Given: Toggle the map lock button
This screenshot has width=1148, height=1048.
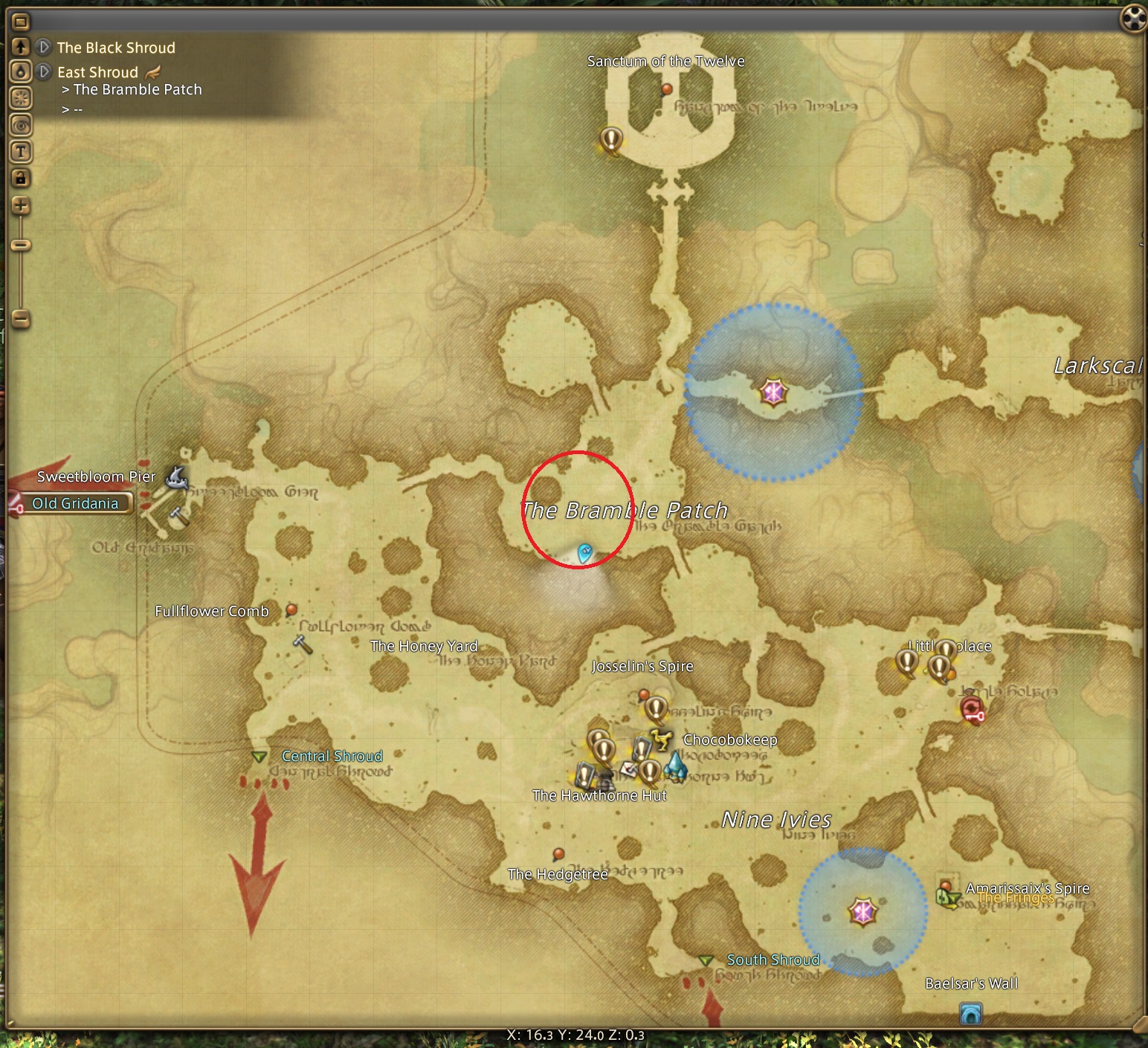Looking at the screenshot, I should pyautogui.click(x=21, y=178).
